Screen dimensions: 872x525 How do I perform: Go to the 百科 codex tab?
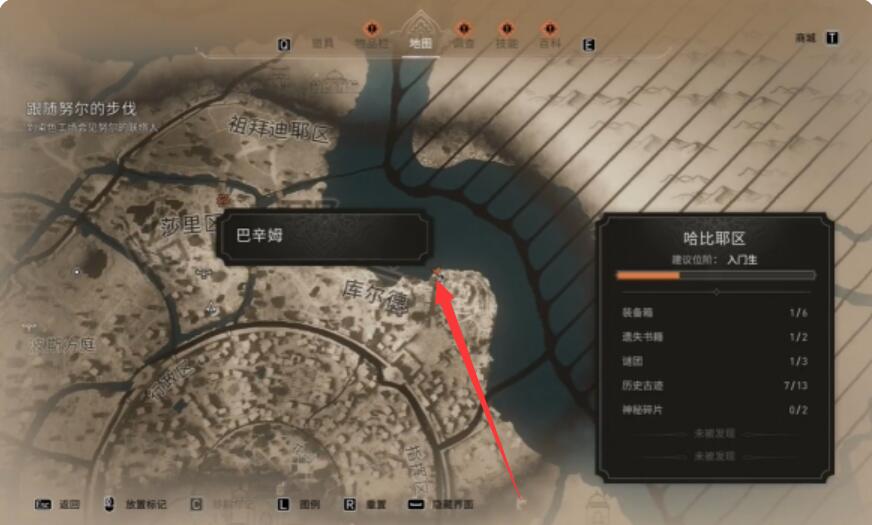[549, 44]
